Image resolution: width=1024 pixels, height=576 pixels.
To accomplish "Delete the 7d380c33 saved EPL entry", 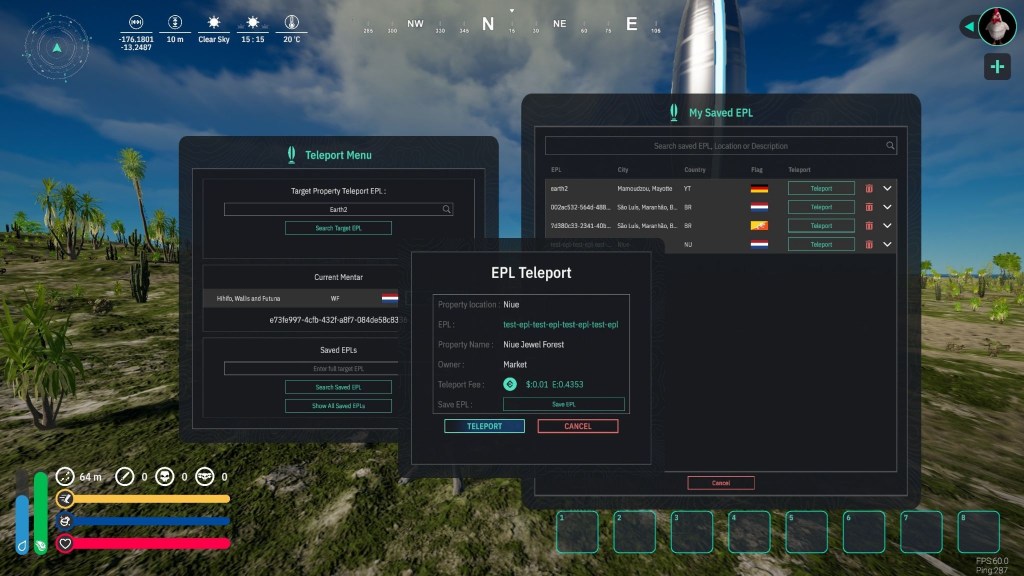I will [x=868, y=226].
